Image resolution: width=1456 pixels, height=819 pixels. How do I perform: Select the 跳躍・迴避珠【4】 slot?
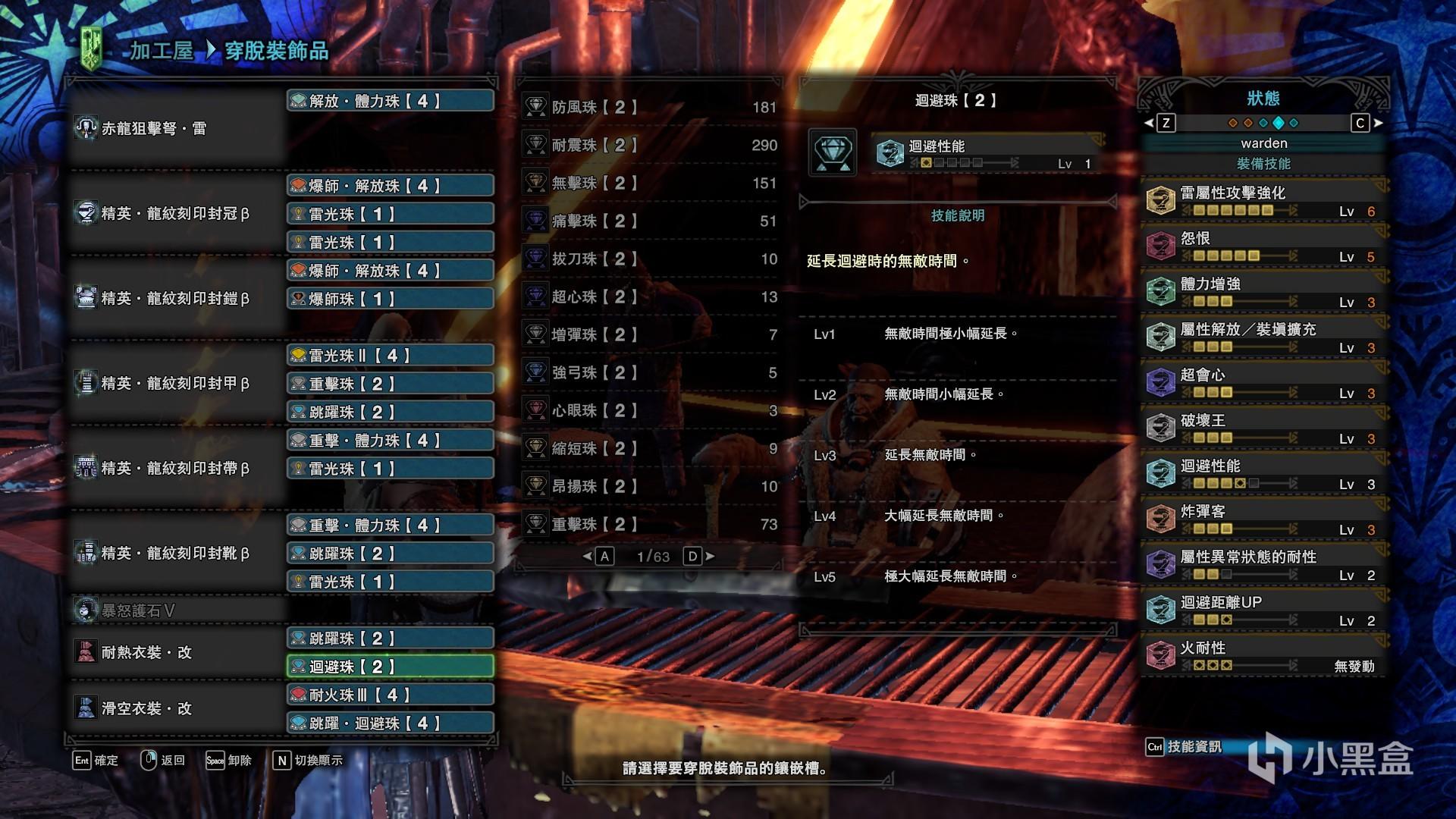tap(391, 723)
